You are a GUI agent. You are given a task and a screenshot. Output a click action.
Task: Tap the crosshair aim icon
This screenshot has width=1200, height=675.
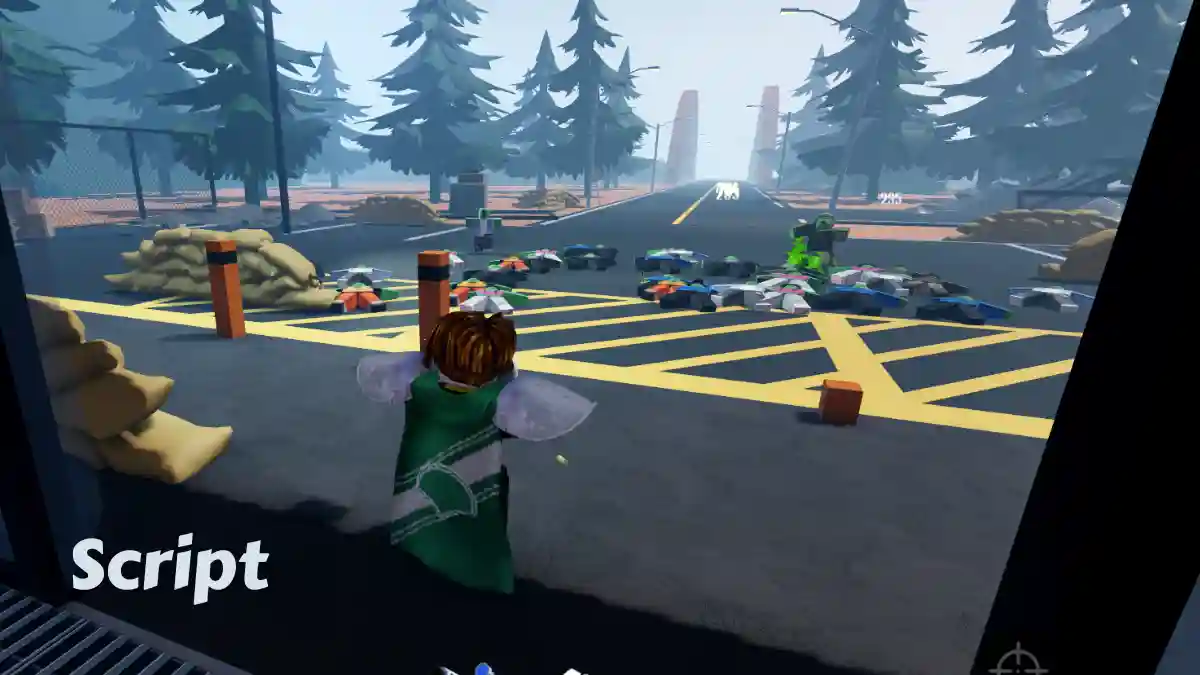[x=1018, y=663]
